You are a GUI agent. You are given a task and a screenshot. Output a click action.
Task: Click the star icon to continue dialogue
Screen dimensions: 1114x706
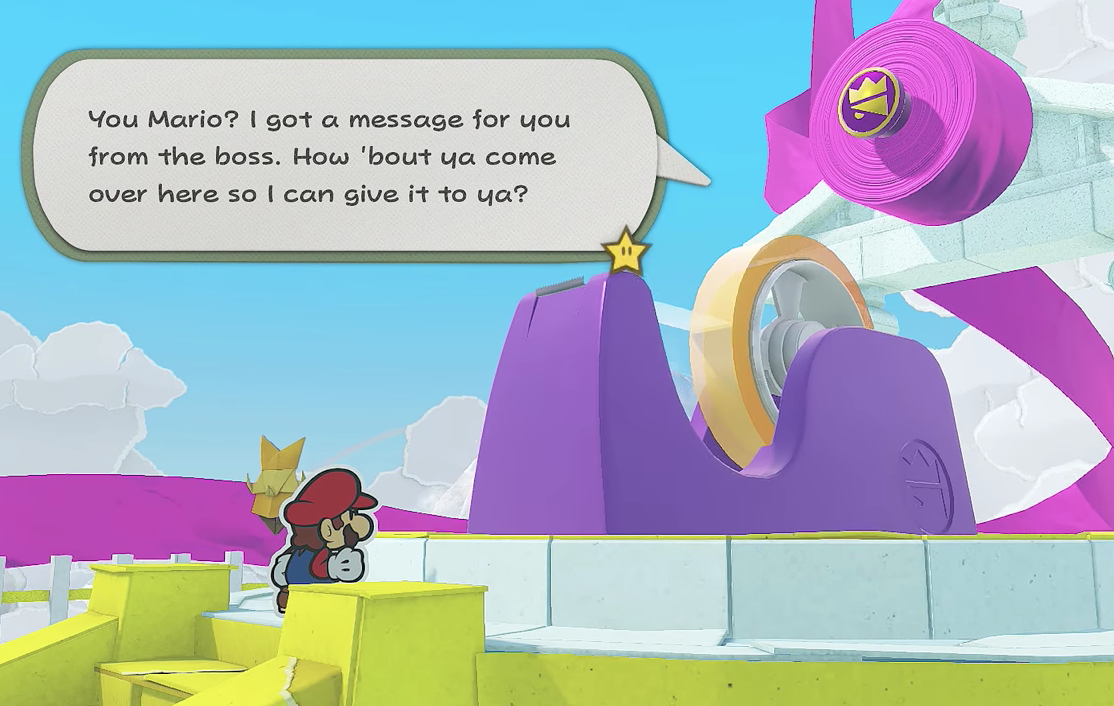(x=627, y=252)
